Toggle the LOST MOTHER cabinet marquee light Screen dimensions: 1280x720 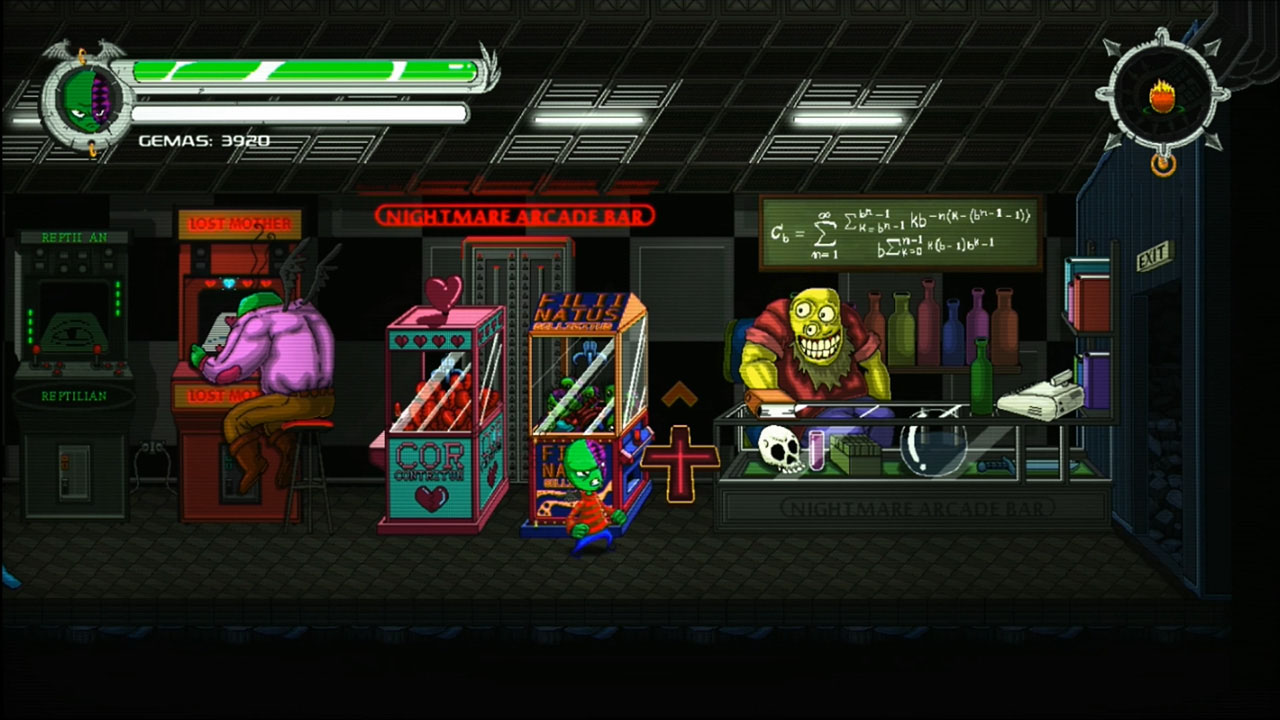coord(237,221)
